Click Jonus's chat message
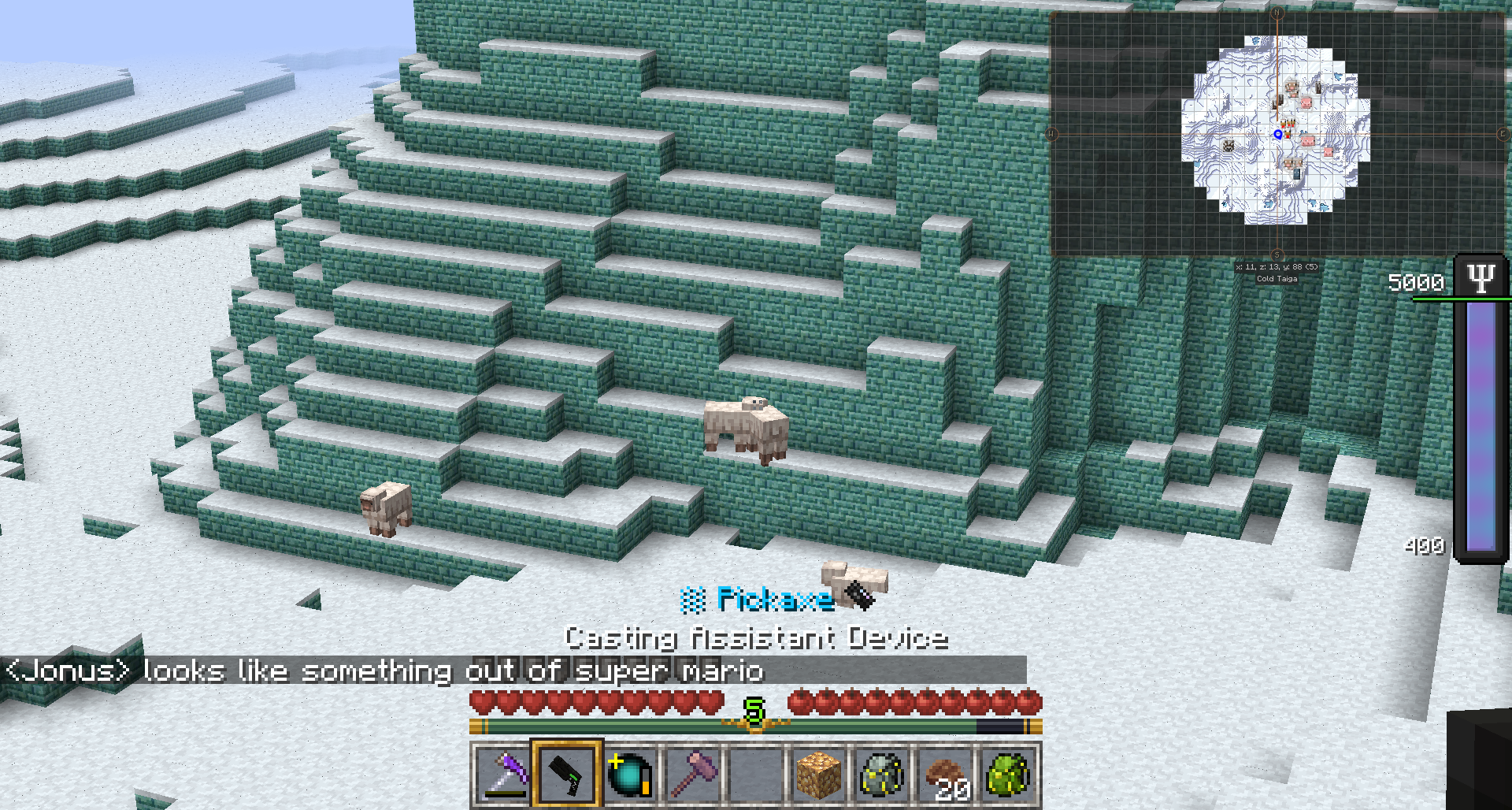The width and height of the screenshot is (1512, 810). [384, 671]
